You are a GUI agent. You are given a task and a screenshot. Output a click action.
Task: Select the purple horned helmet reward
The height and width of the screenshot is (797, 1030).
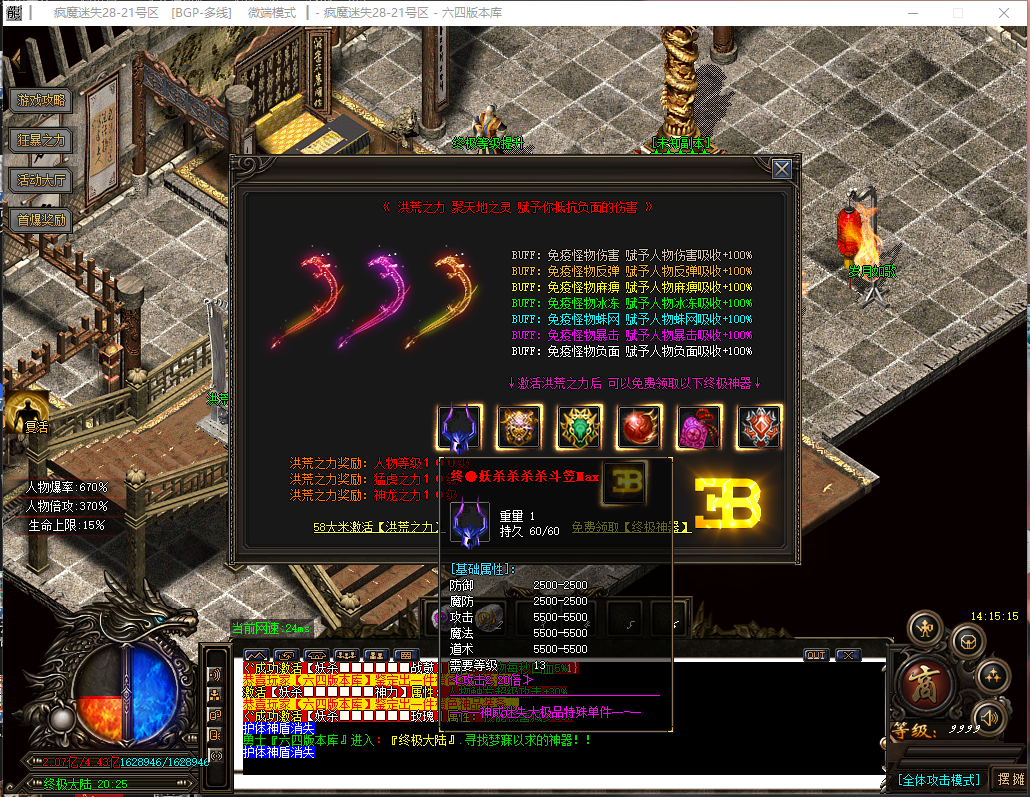click(x=460, y=428)
